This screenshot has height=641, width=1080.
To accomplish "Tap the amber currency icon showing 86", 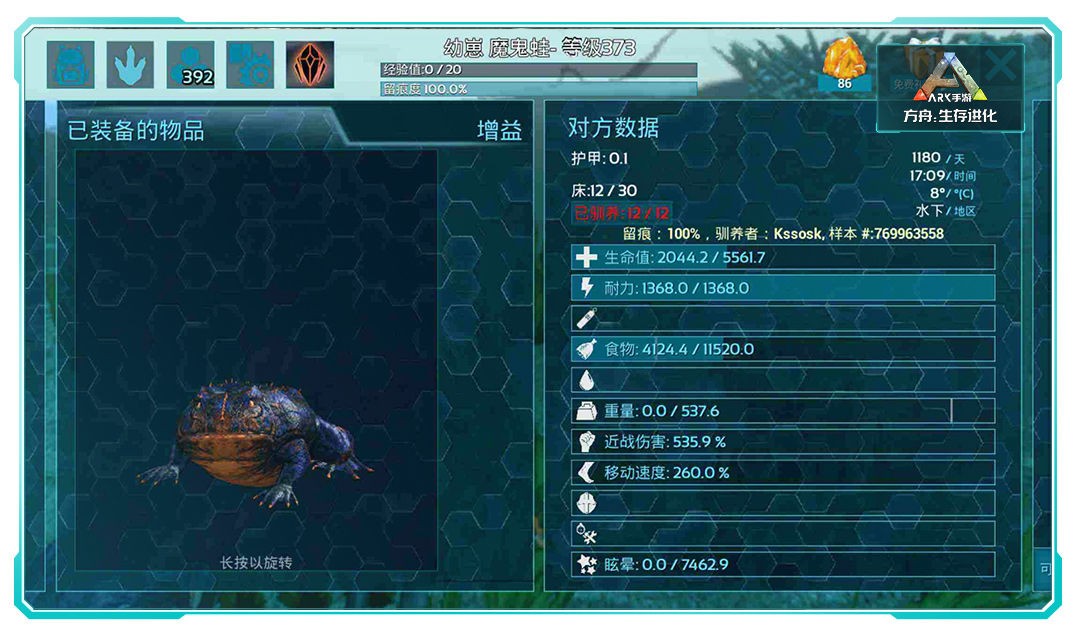I will pos(843,65).
